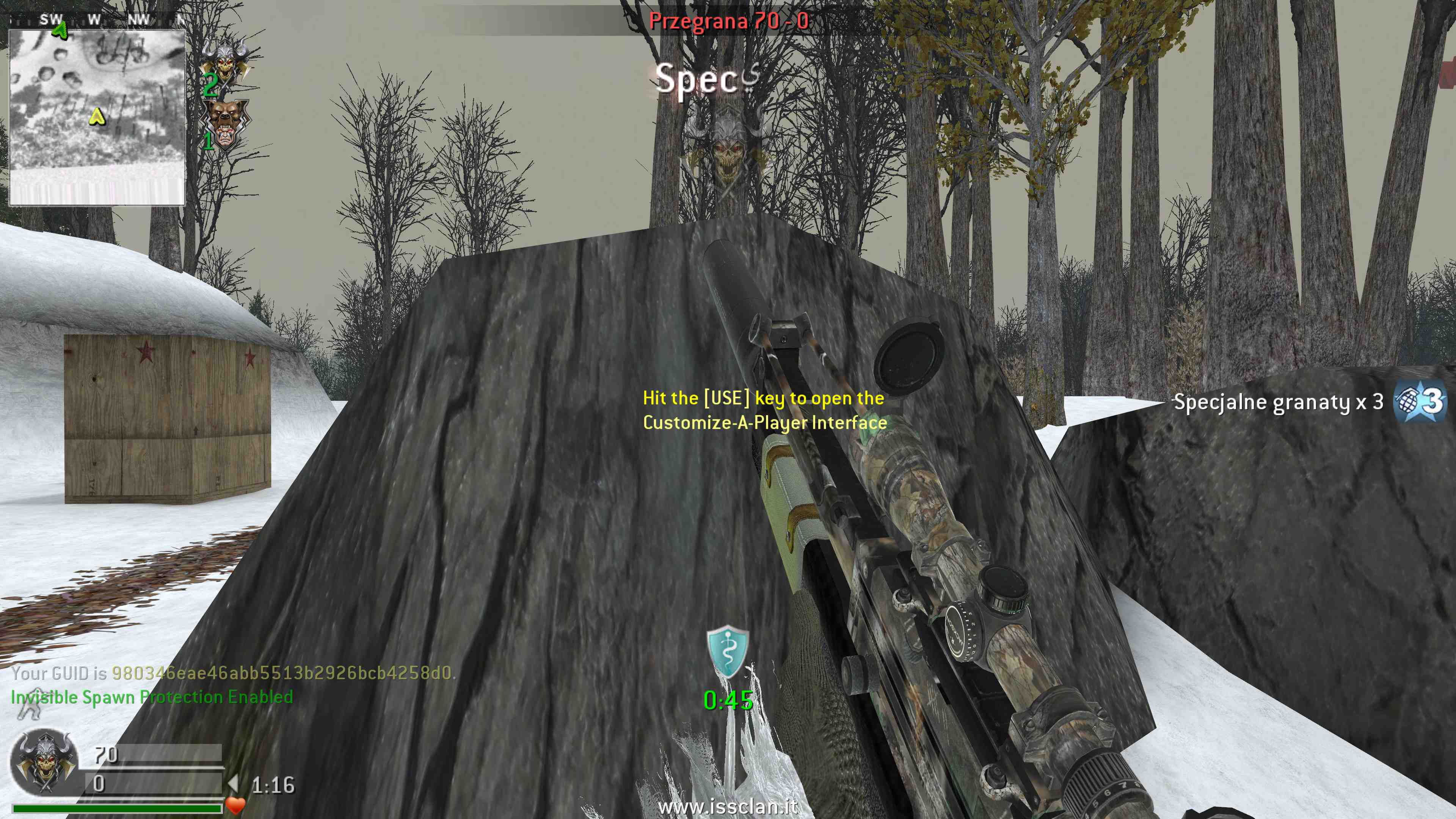Click the minimap in the corner
This screenshot has width=1456, height=819.
click(97, 117)
